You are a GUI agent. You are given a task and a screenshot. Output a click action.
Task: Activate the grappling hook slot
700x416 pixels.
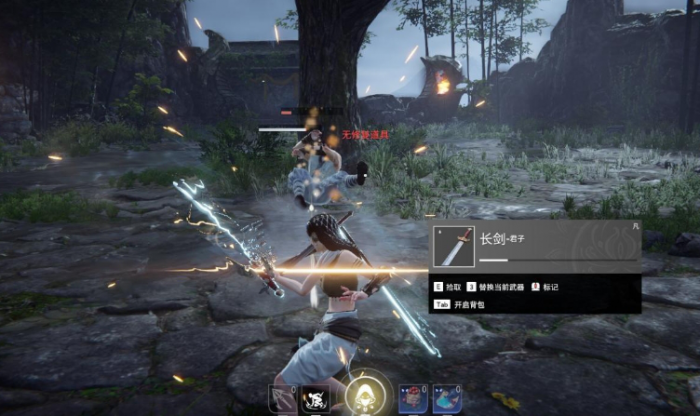point(282,399)
